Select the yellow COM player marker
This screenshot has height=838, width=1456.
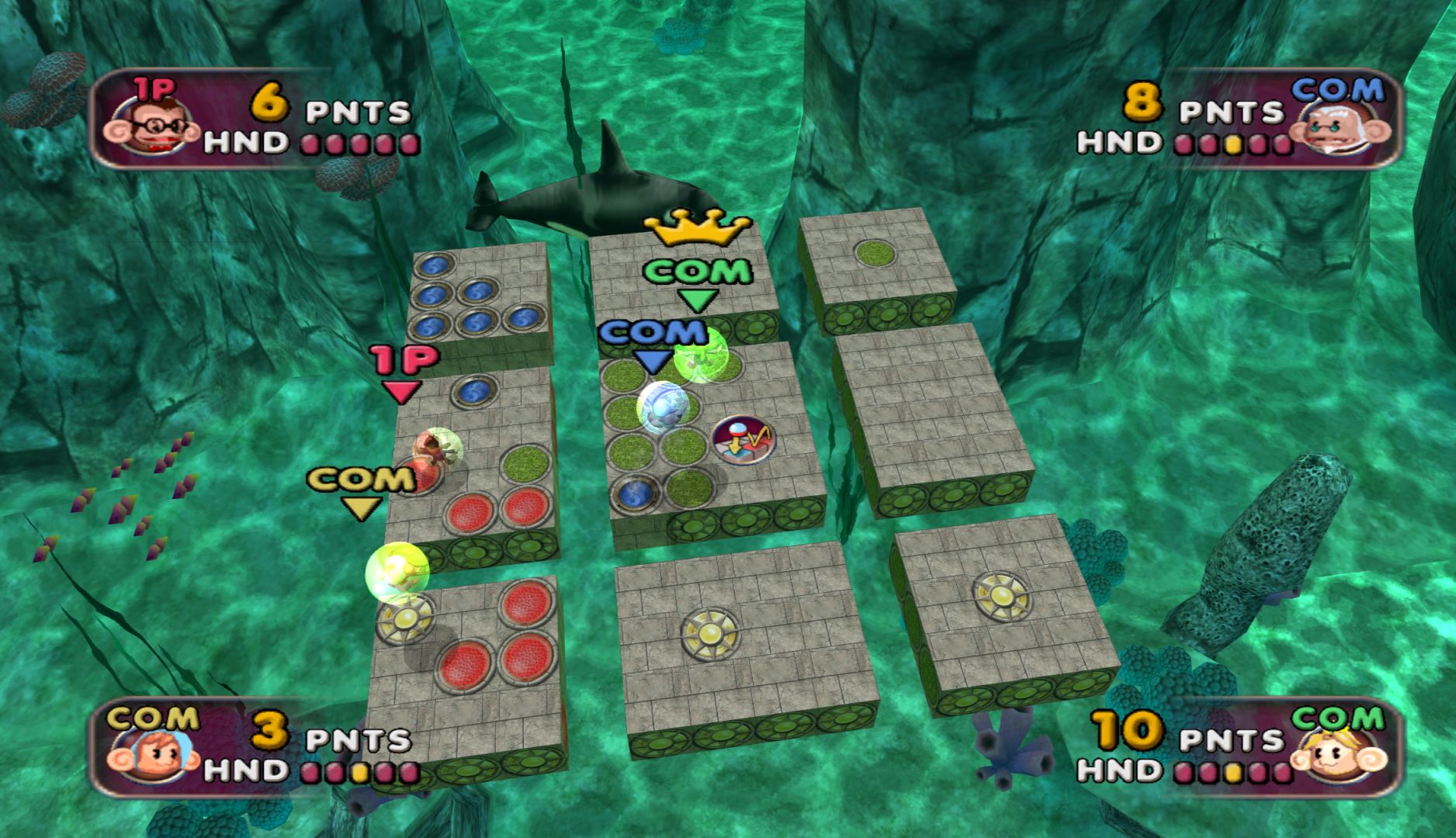tap(362, 492)
